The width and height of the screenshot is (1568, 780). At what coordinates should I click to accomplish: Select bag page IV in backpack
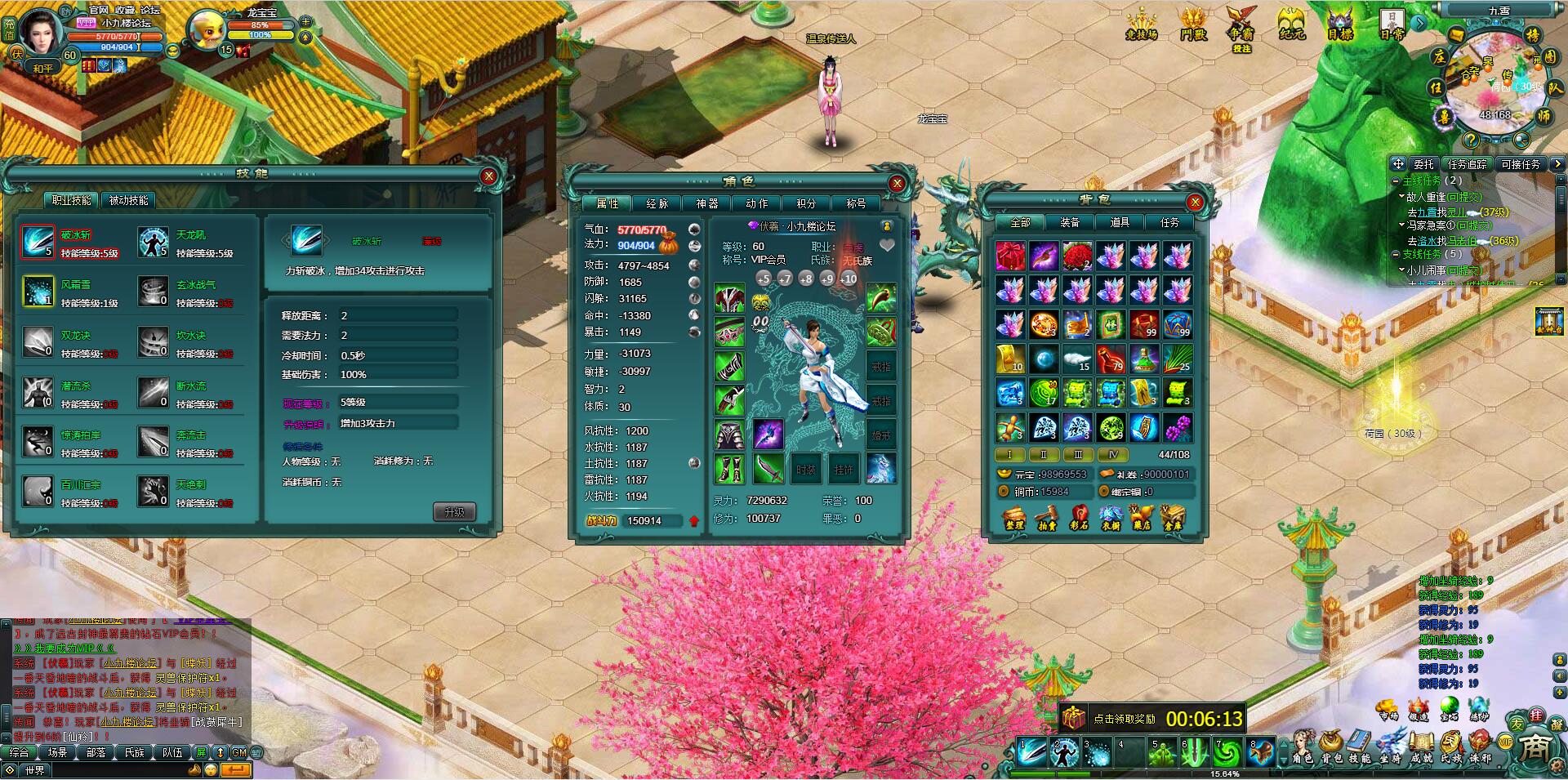click(1111, 454)
